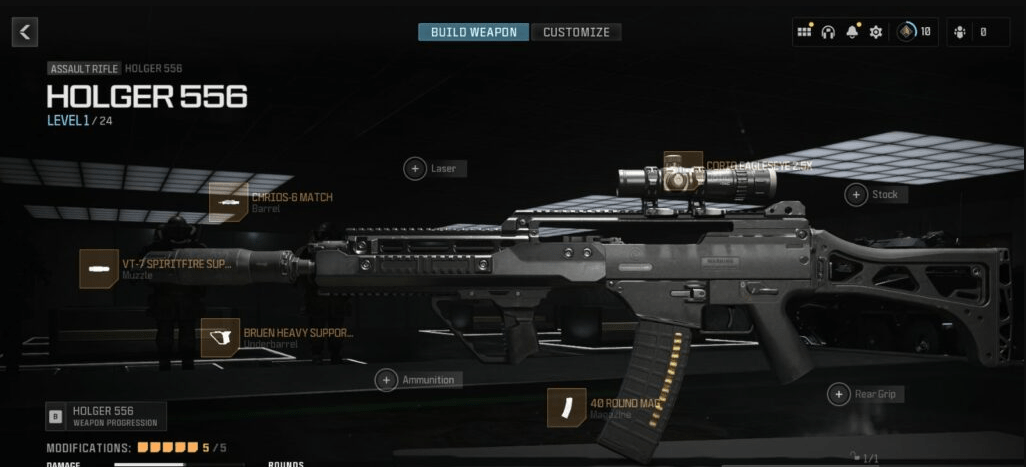Switch to the Build Weapon tab
Viewport: 1026px width, 467px height.
click(473, 32)
